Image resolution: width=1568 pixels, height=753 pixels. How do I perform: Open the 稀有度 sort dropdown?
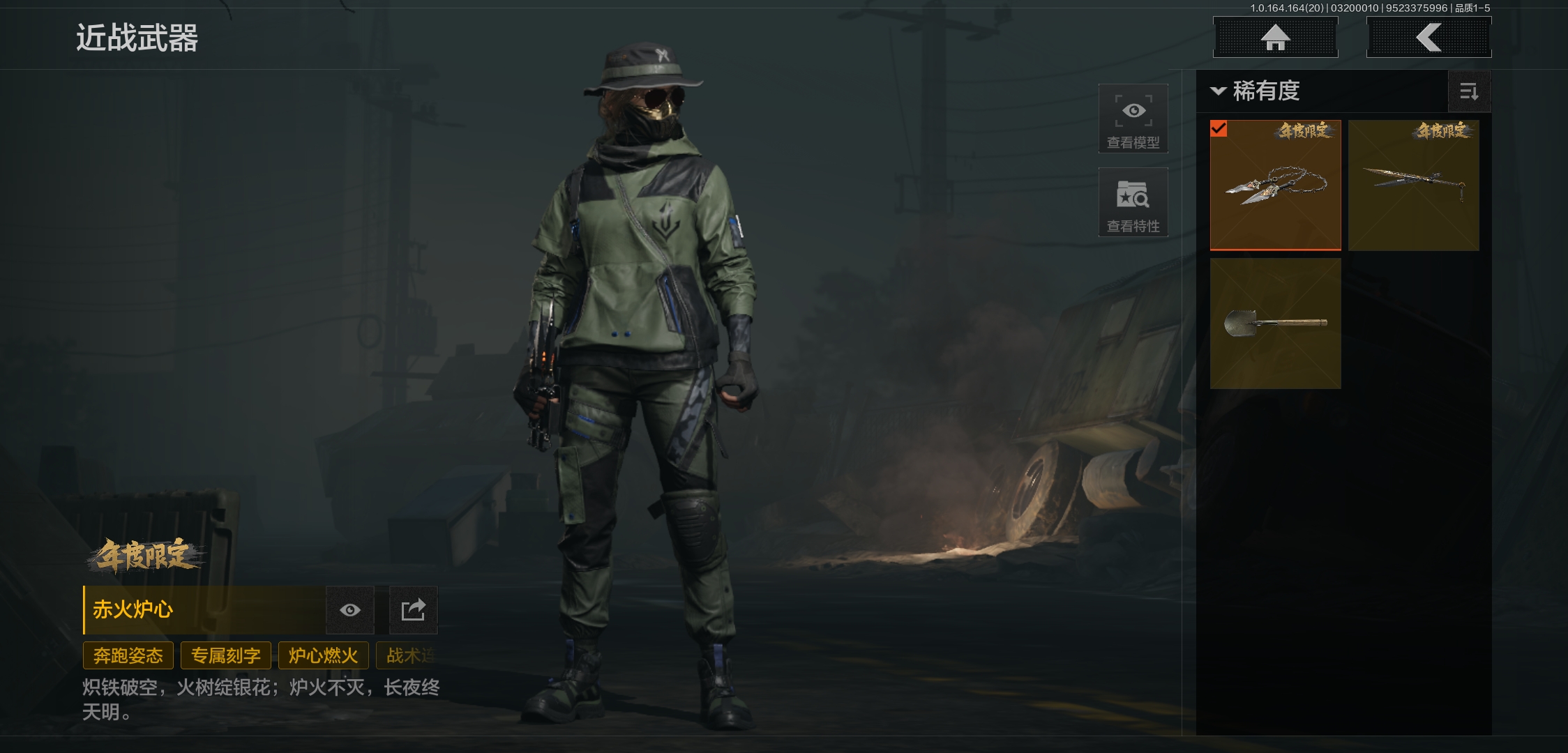click(1257, 91)
